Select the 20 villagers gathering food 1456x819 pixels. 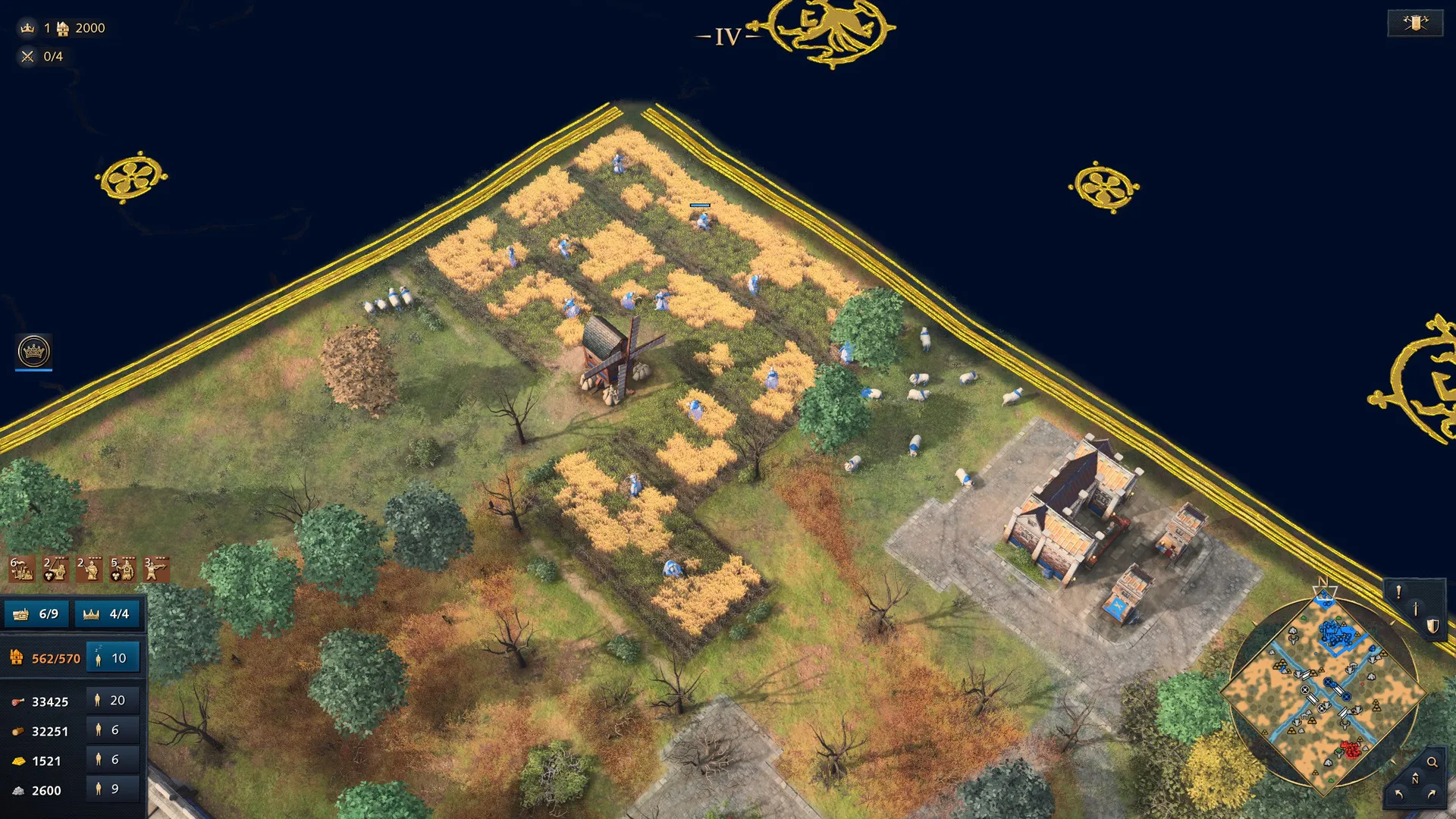click(113, 701)
